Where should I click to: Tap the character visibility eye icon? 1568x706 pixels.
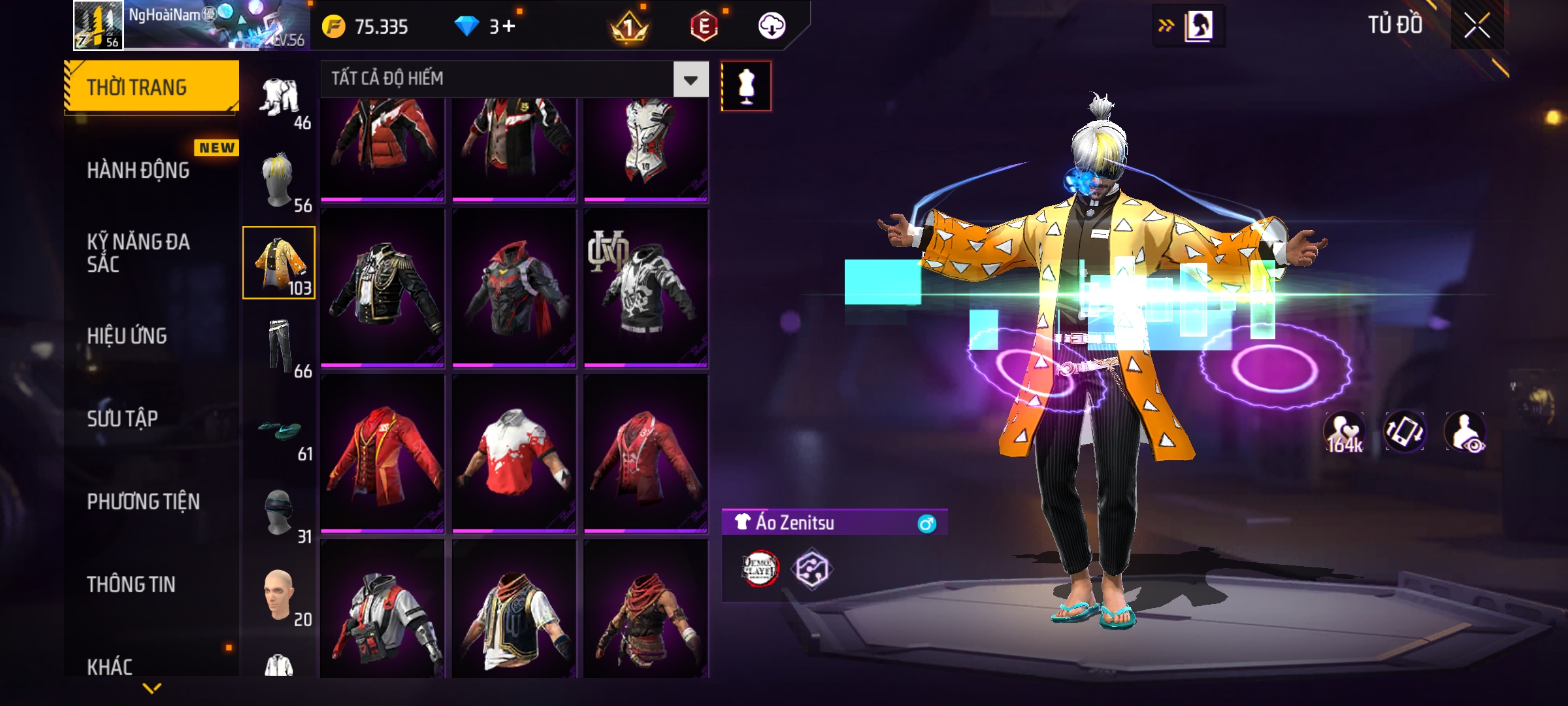(1466, 433)
